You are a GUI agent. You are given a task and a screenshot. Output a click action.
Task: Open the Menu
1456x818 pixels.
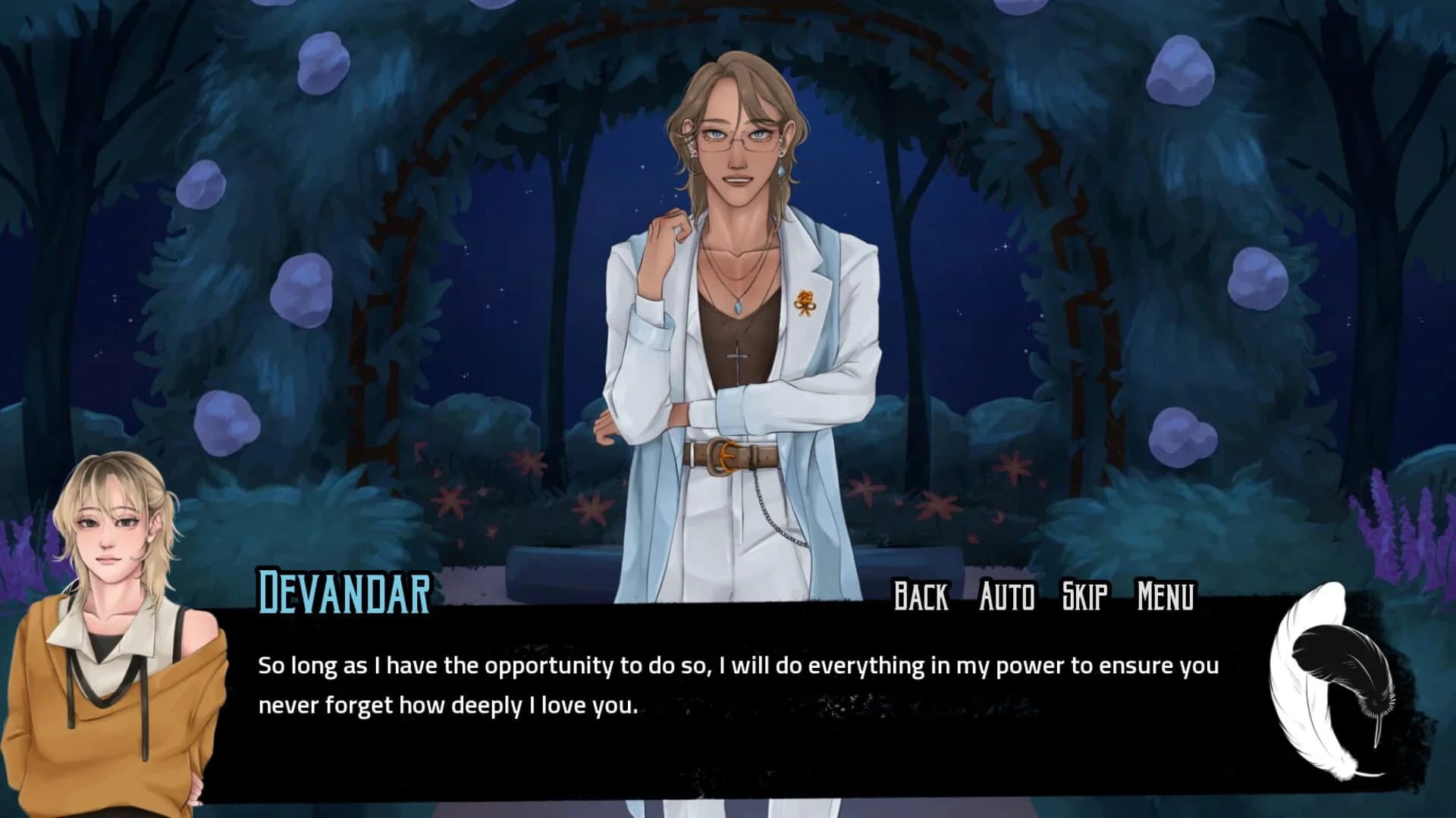1166,596
